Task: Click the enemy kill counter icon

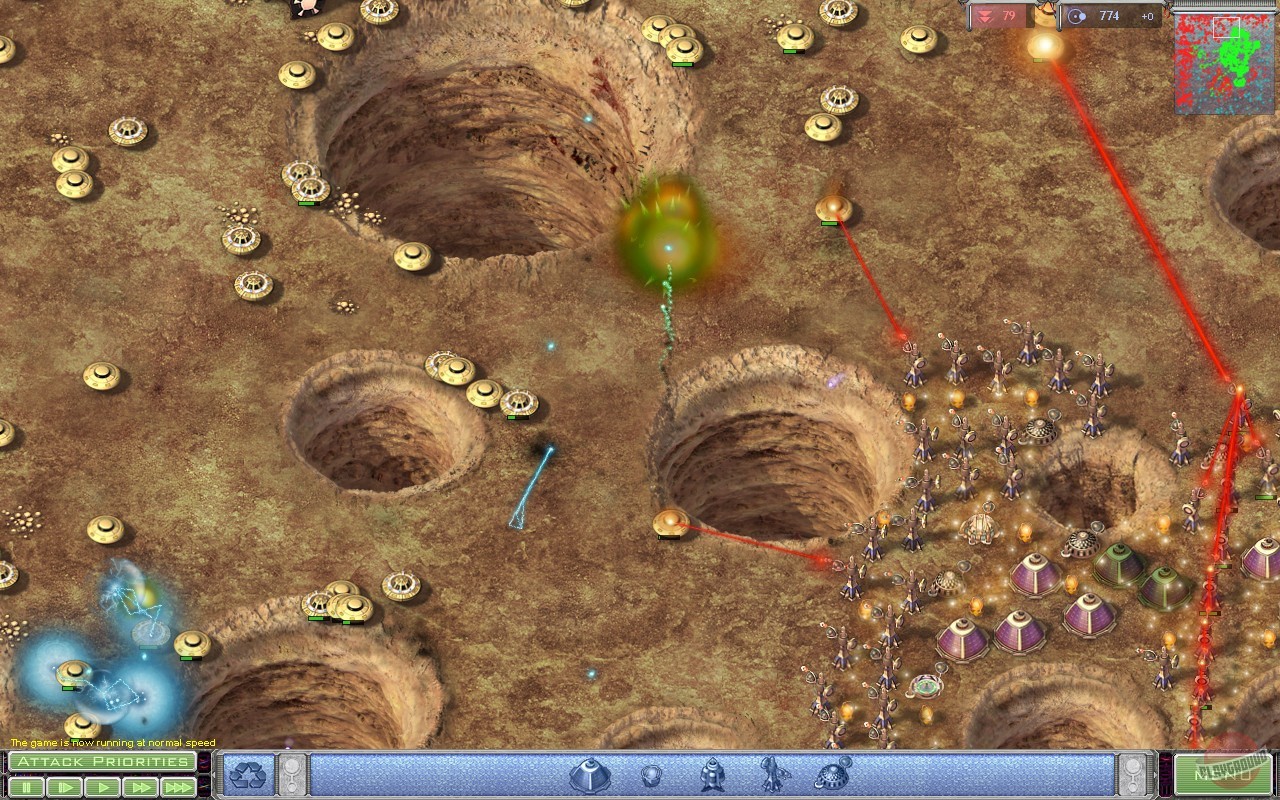Action: point(984,16)
